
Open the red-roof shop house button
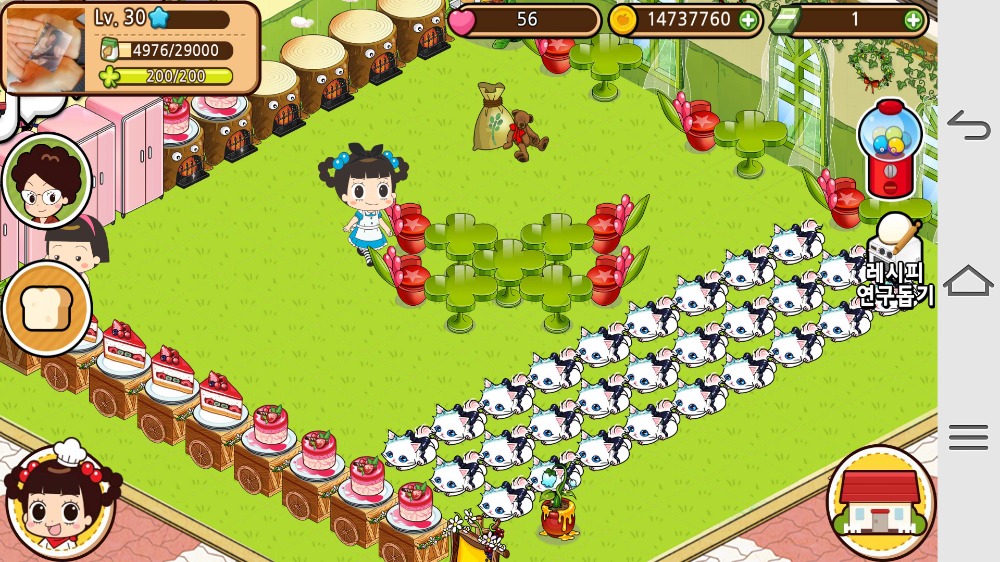click(x=880, y=499)
